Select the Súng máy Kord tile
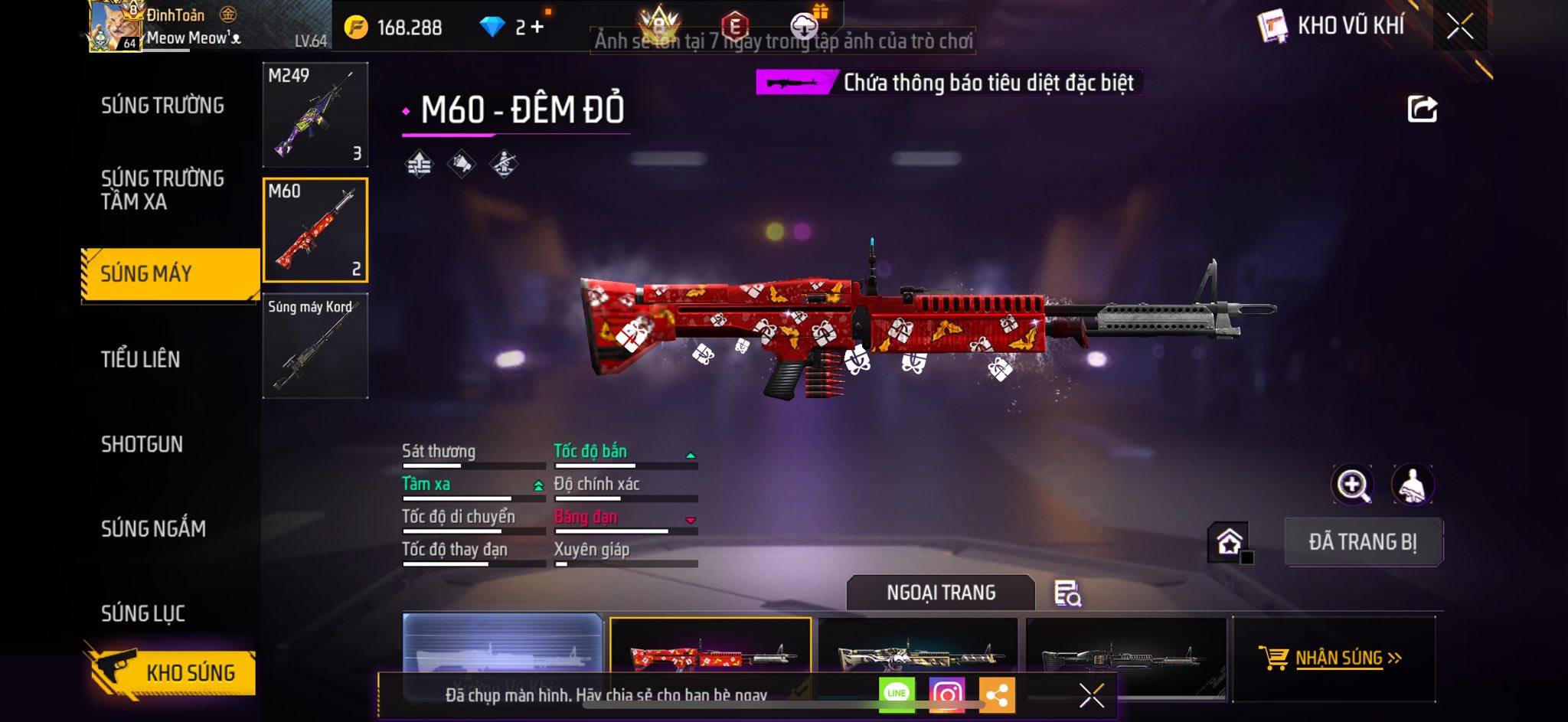 click(315, 345)
